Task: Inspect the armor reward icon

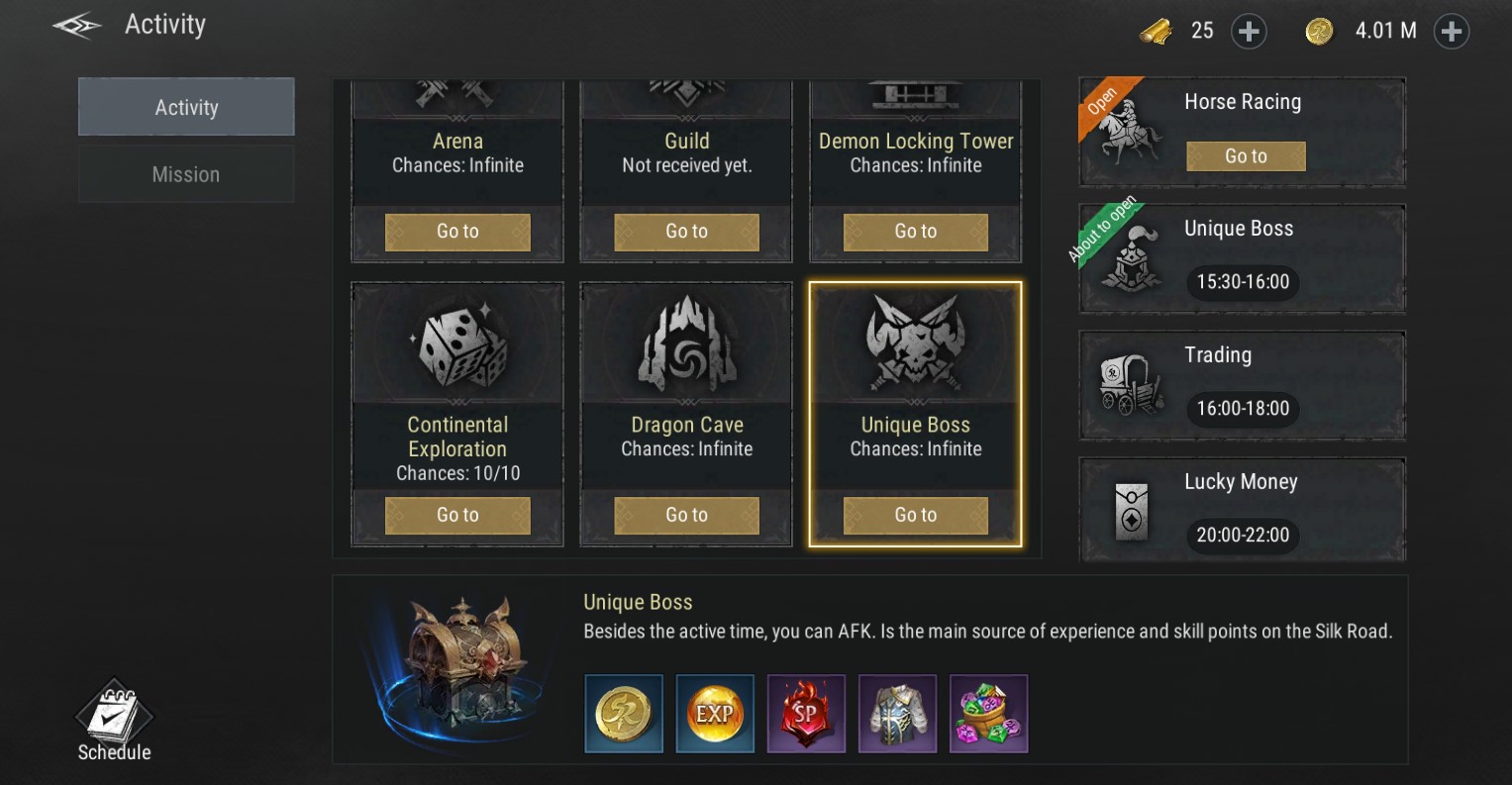Action: [x=897, y=714]
